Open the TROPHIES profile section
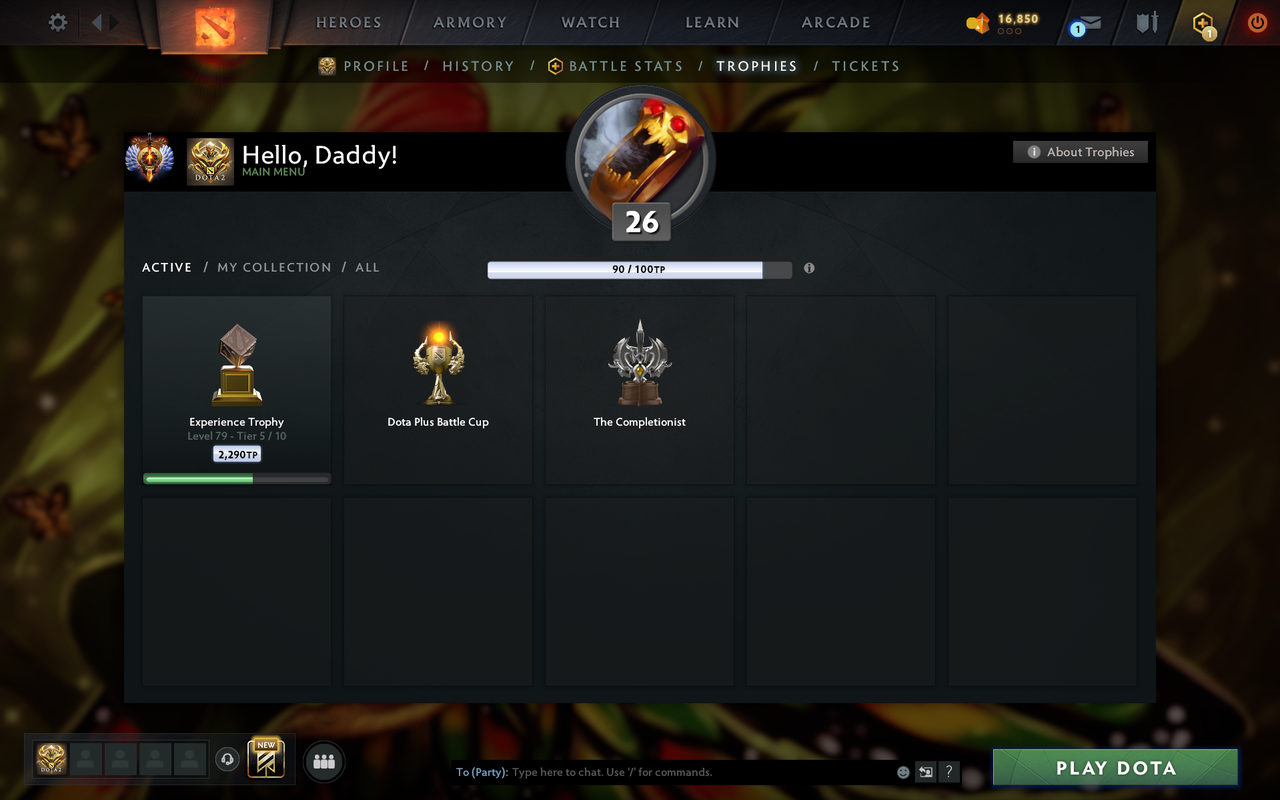 coord(757,66)
